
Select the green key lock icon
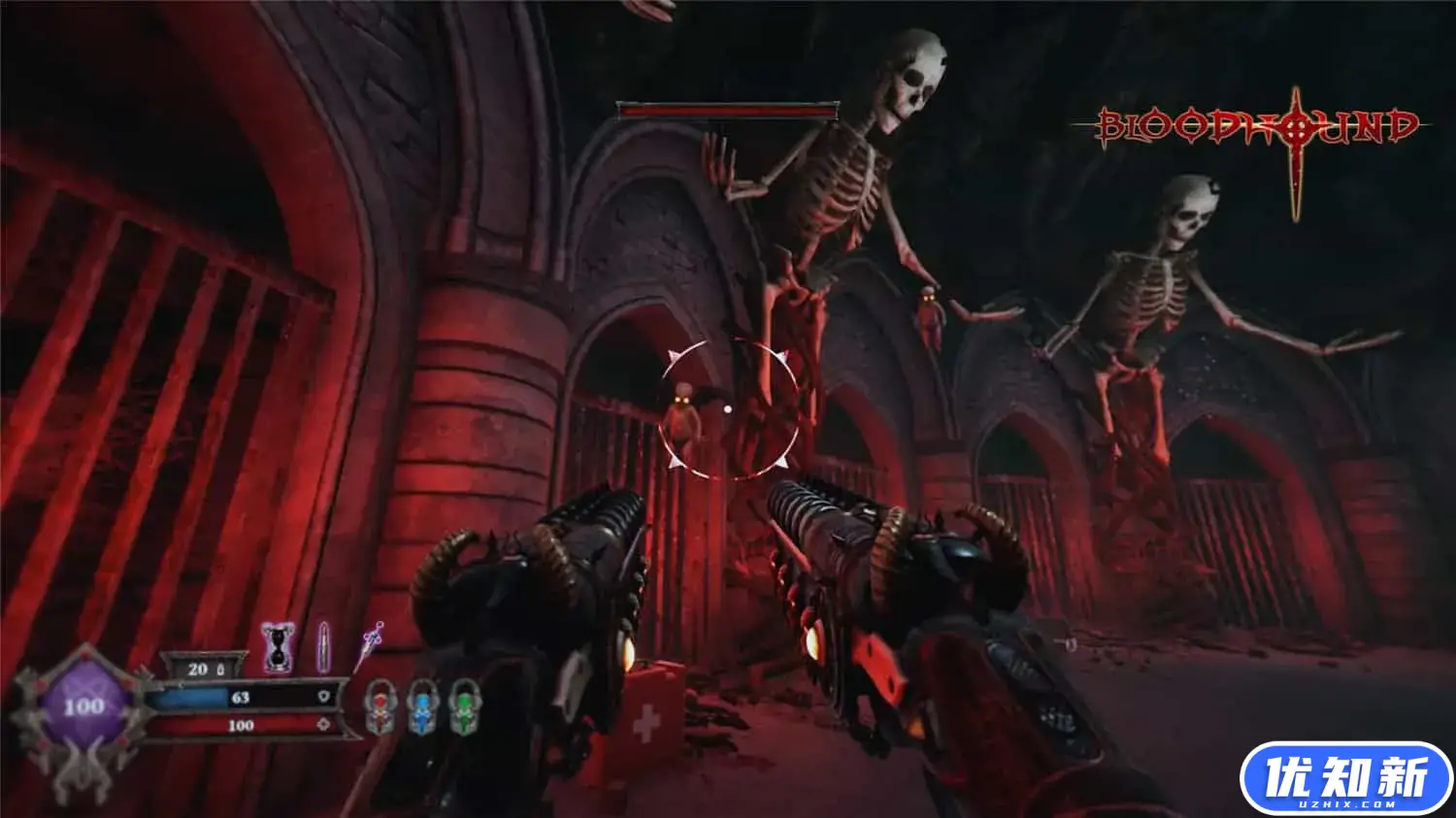[x=465, y=706]
